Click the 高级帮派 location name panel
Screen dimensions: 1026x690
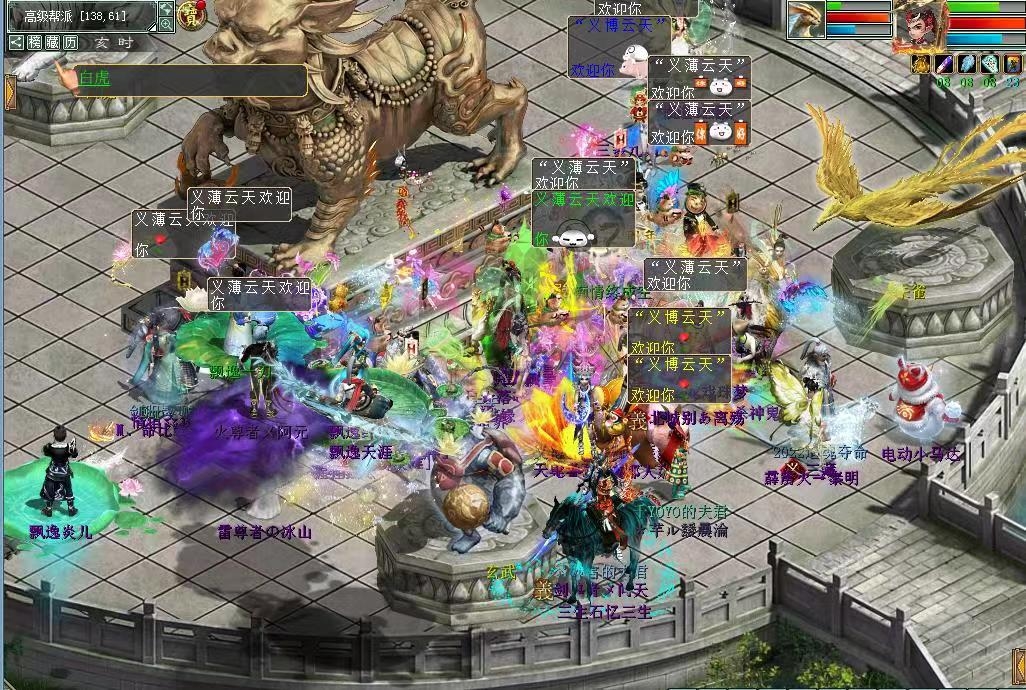[80, 16]
